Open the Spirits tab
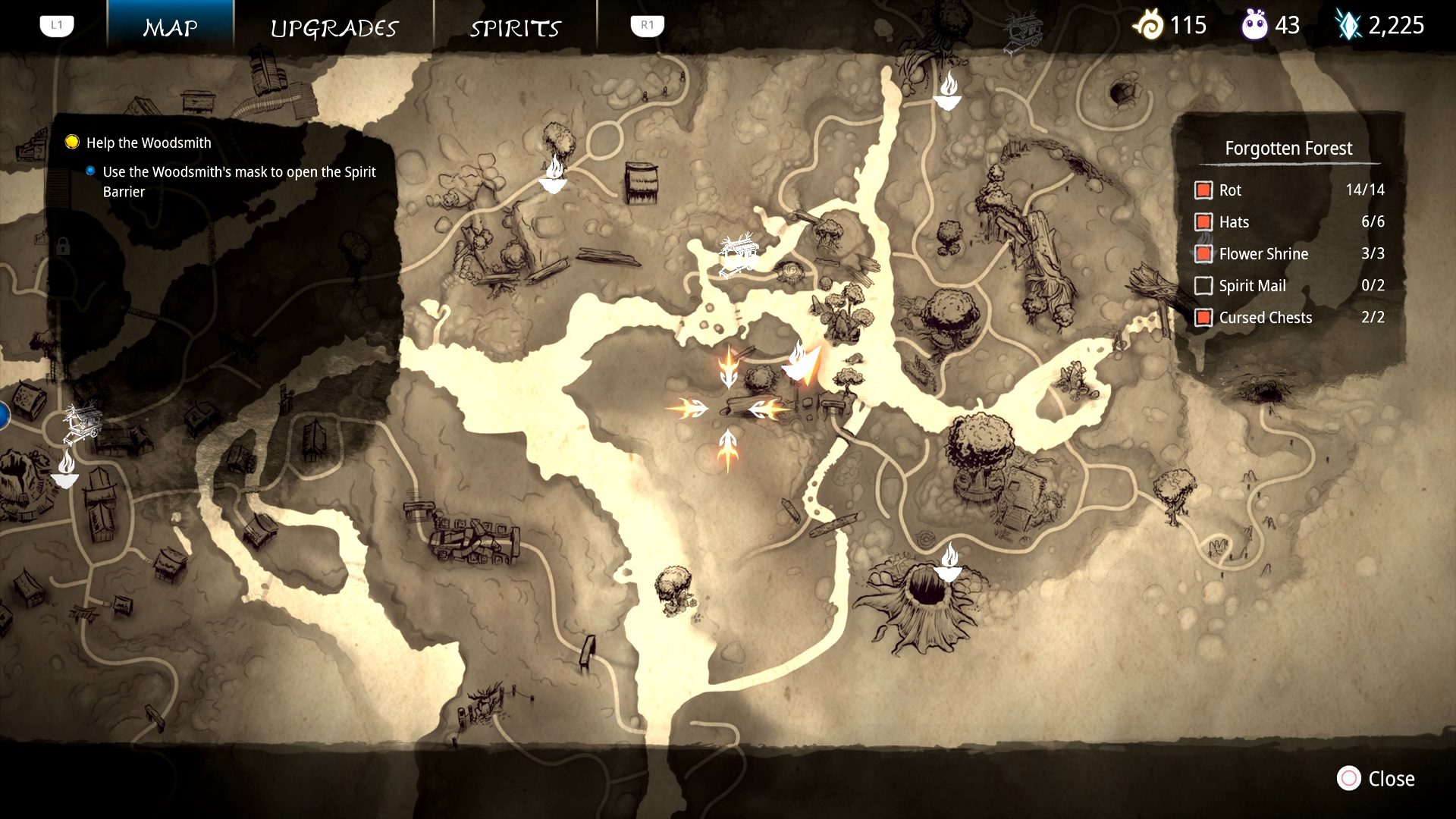Image resolution: width=1456 pixels, height=819 pixels. coord(515,28)
